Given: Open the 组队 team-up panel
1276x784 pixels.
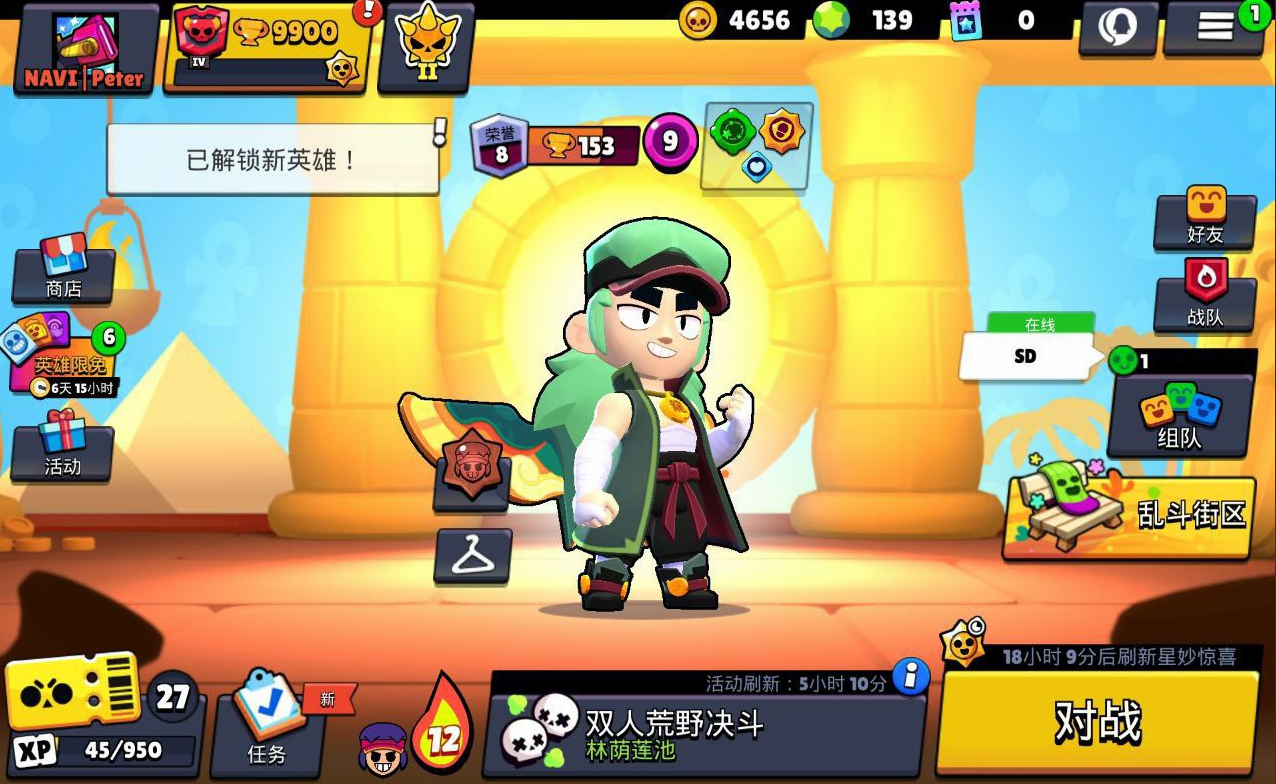Looking at the screenshot, I should click(1180, 415).
